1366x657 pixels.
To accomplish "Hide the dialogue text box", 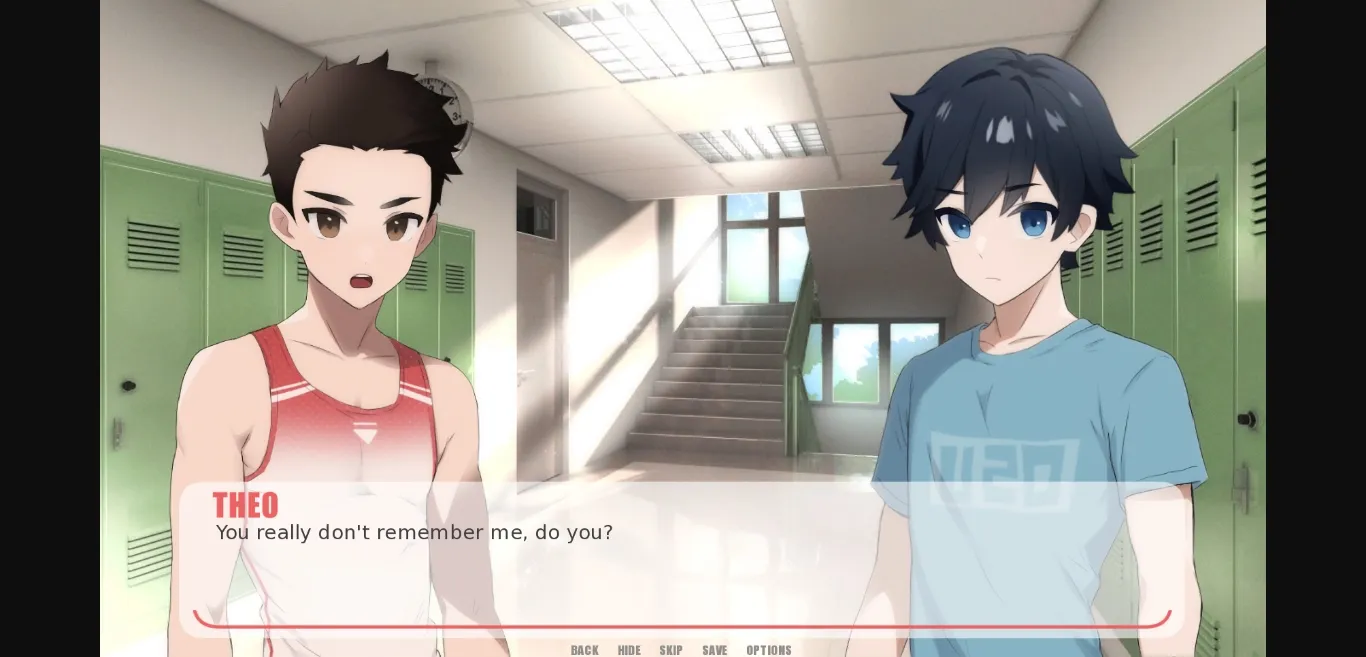I will click(x=629, y=650).
